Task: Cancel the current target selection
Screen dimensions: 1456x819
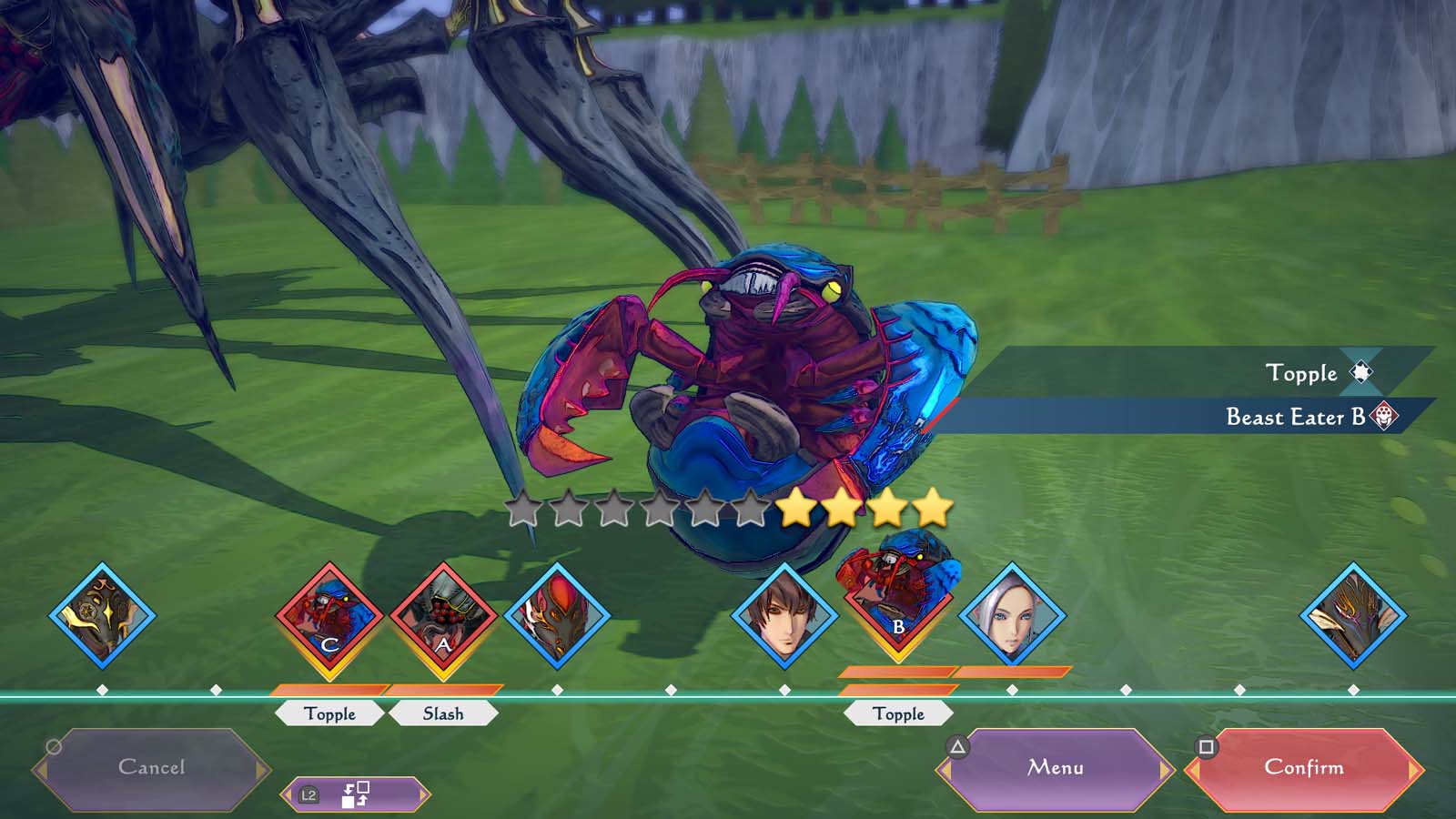Action: 151,768
